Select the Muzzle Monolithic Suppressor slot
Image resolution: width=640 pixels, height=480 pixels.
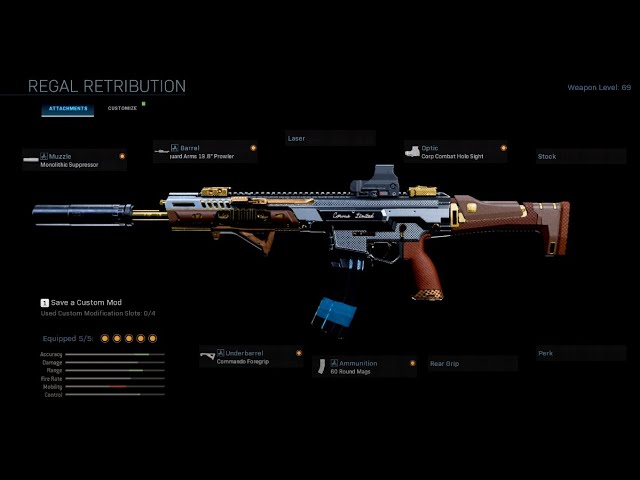coord(75,160)
